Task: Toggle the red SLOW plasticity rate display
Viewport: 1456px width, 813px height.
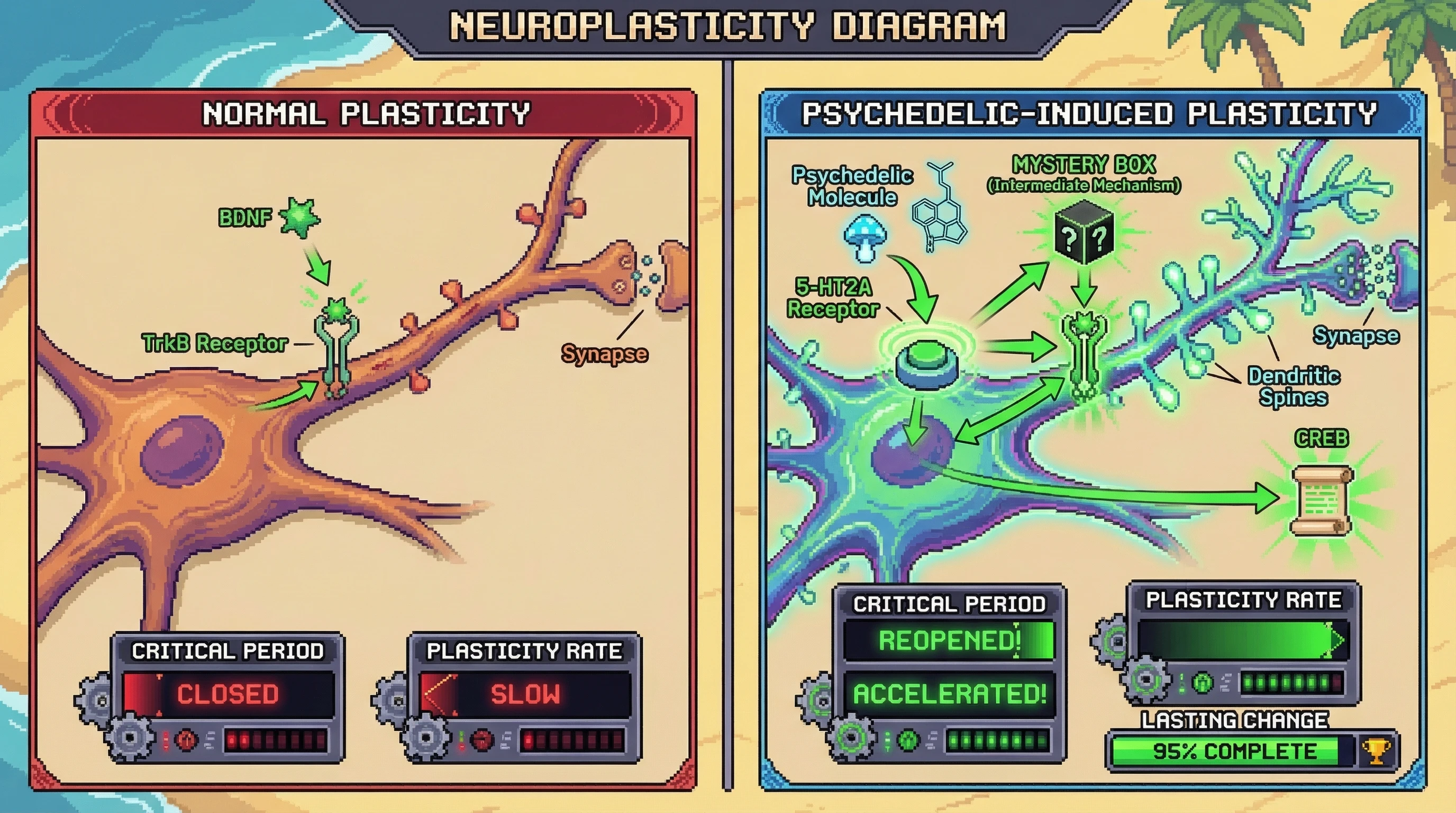Action: (x=524, y=694)
